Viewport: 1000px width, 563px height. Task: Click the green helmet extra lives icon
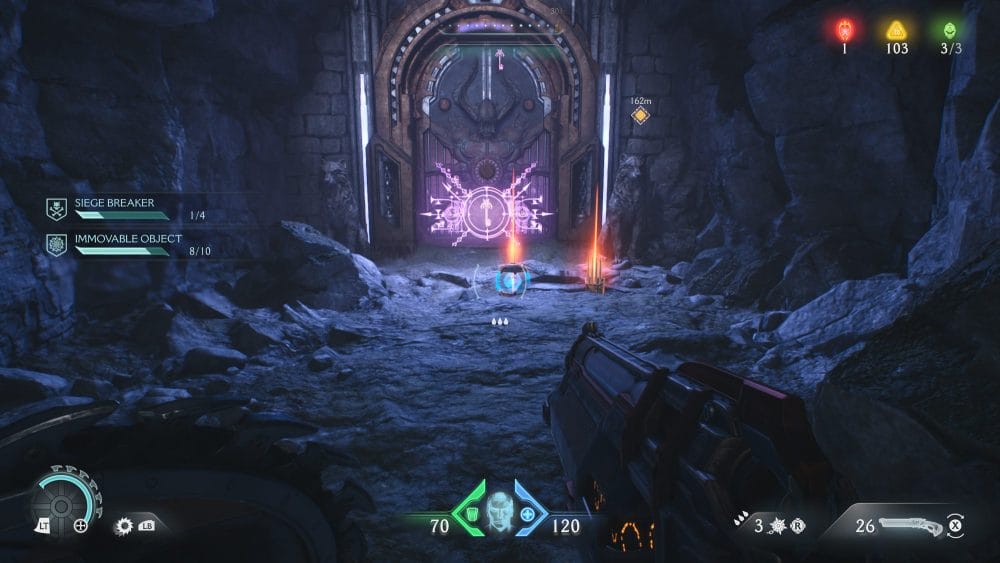click(948, 30)
